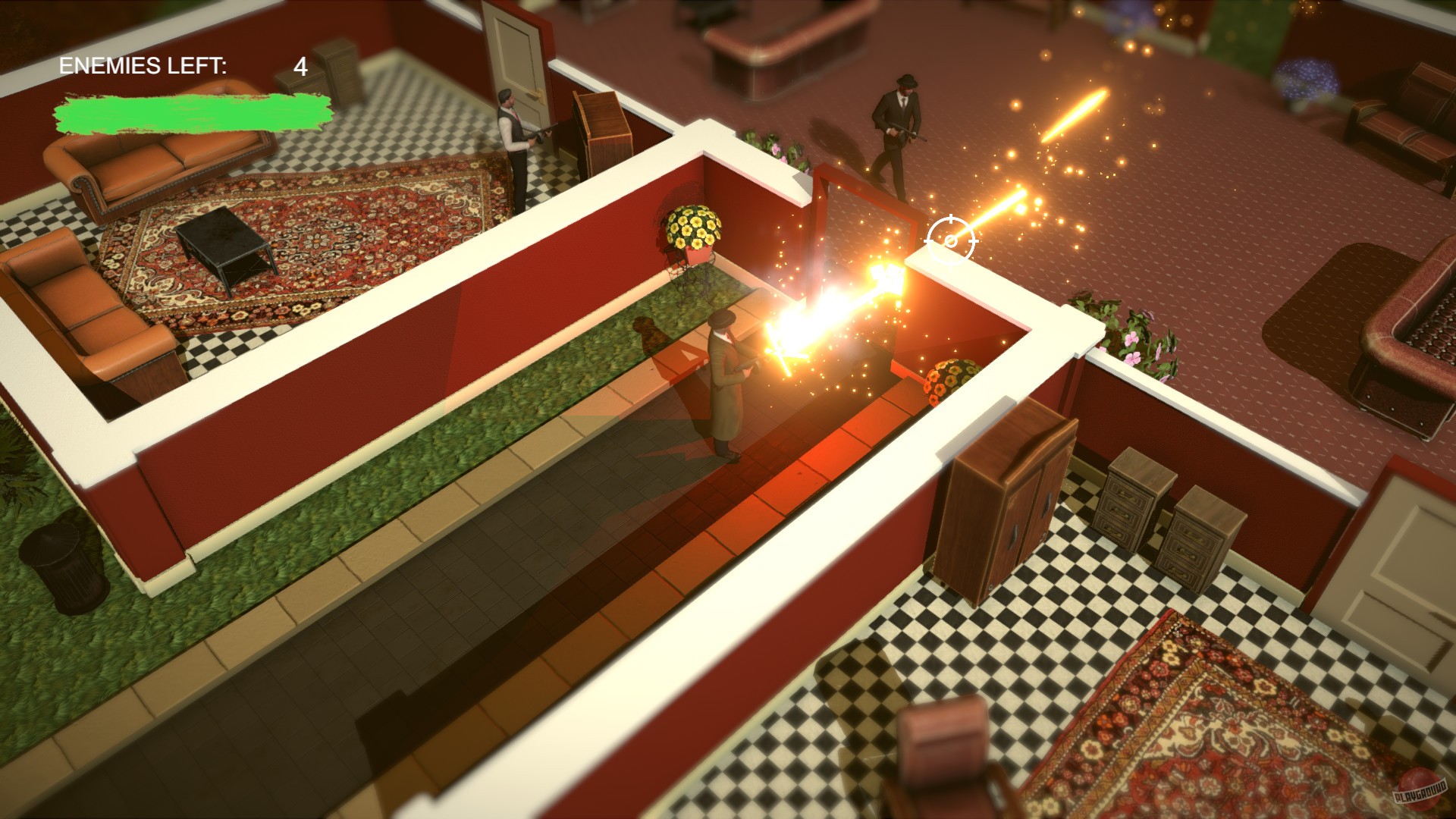Click the ENEMIES LEFT label
The image size is (1456, 819).
click(143, 64)
